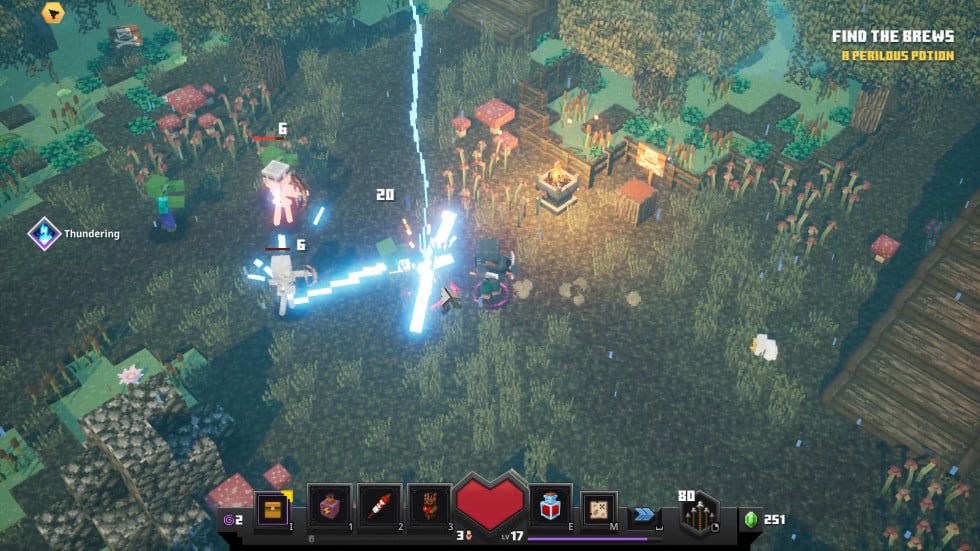The image size is (980, 551).
Task: Click the orange hexagon badge icon
Action: pyautogui.click(x=52, y=13)
